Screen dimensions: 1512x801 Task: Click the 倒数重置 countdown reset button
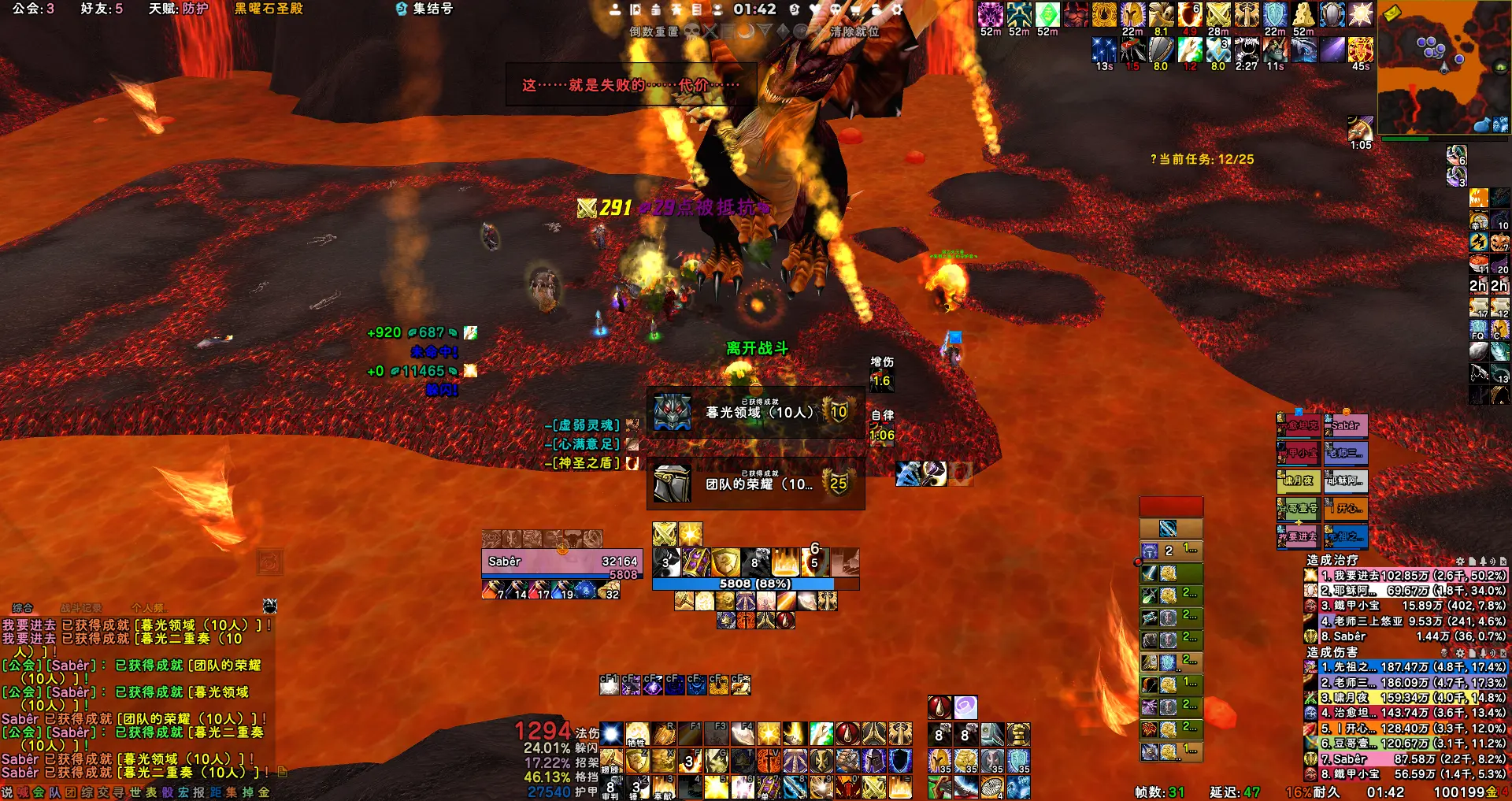tap(654, 32)
